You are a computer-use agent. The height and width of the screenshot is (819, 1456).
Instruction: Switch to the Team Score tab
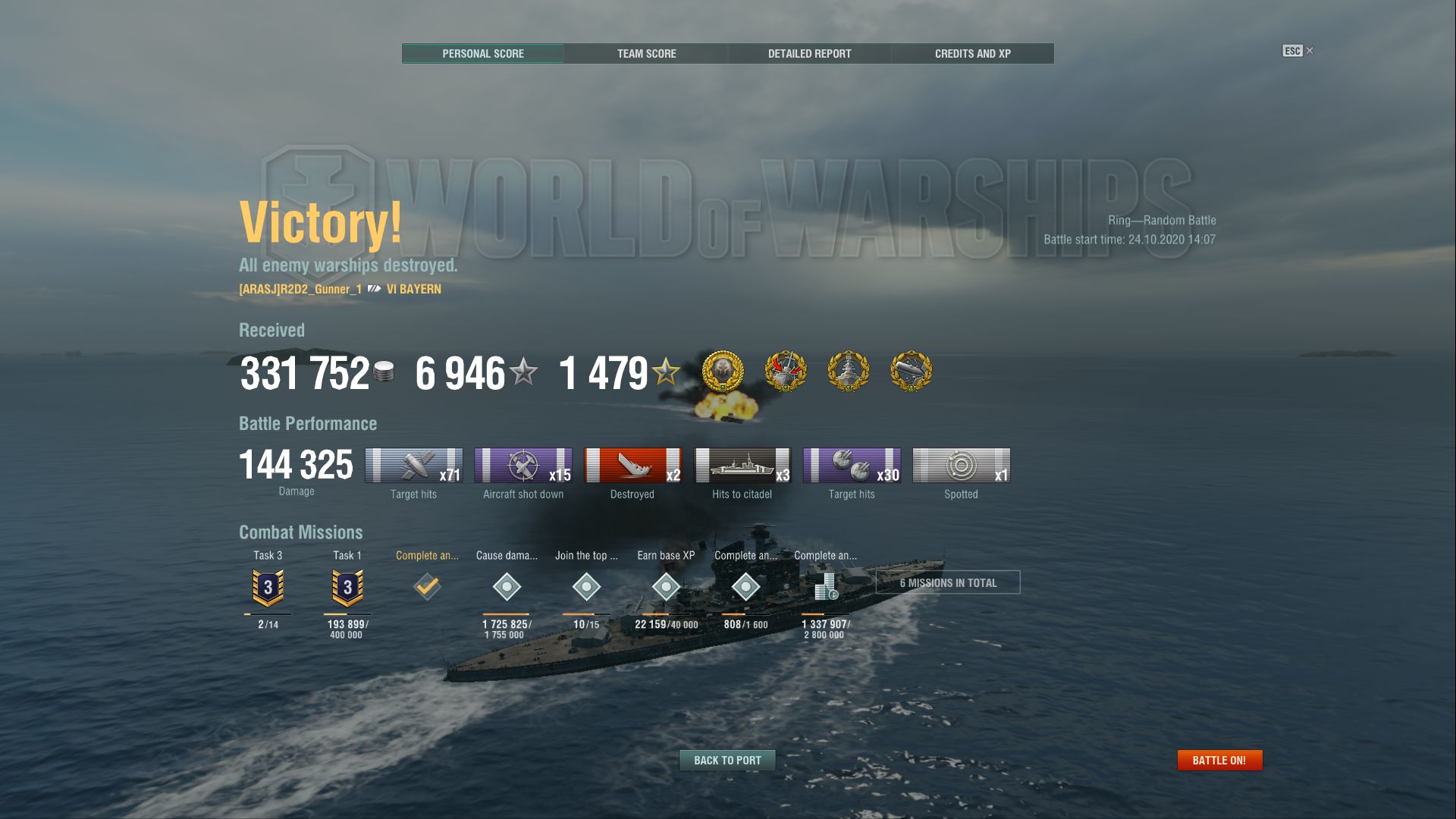[645, 53]
